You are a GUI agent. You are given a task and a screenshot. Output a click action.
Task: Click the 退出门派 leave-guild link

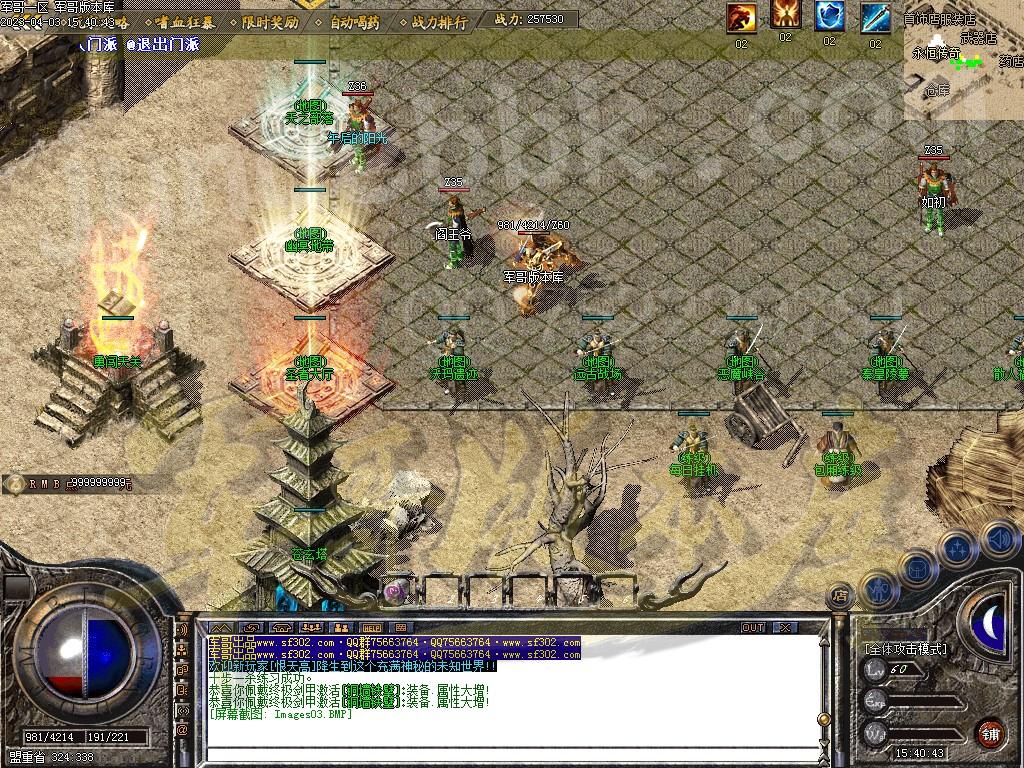coord(163,44)
